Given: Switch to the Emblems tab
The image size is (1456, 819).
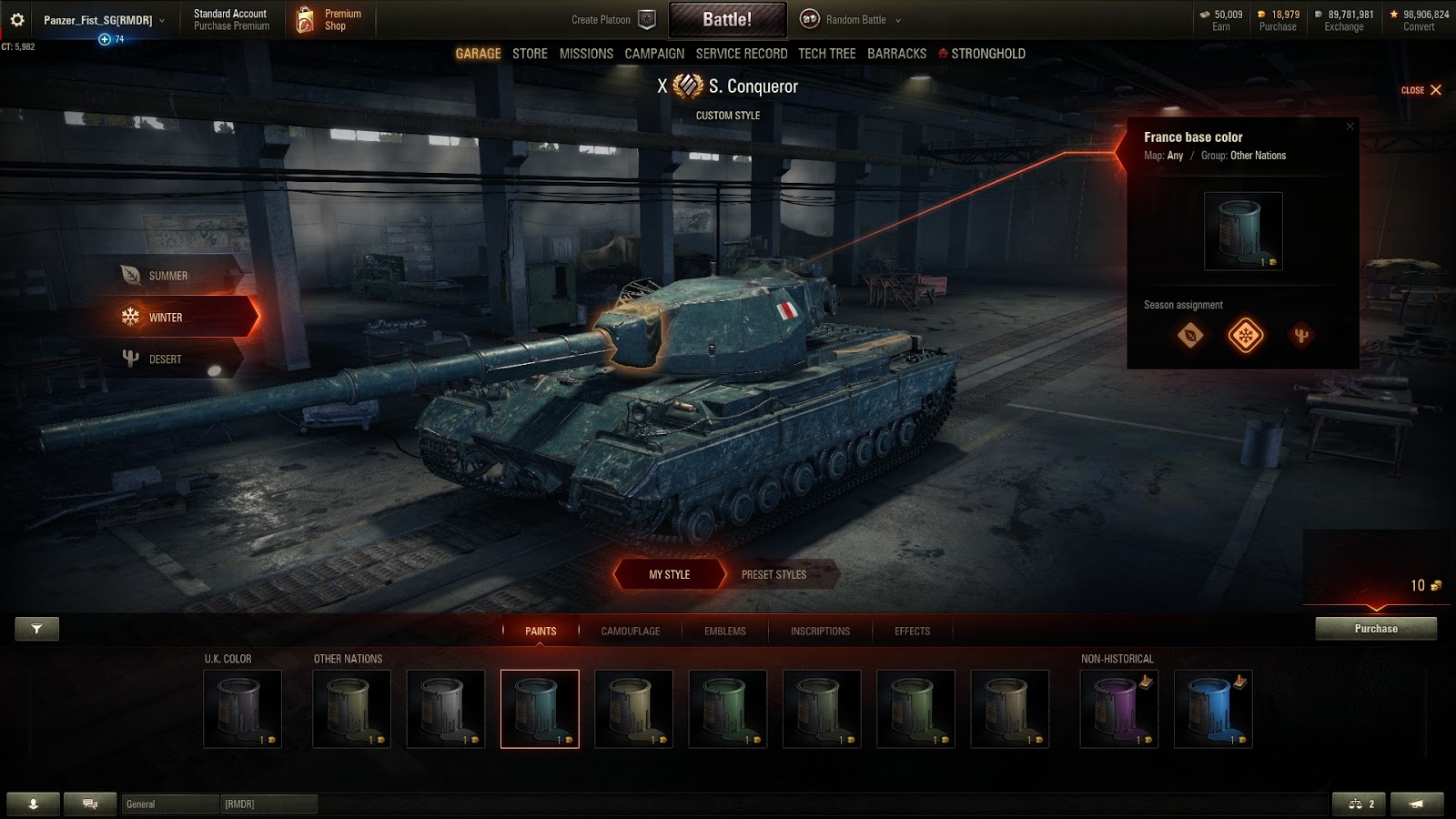Looking at the screenshot, I should tap(724, 631).
